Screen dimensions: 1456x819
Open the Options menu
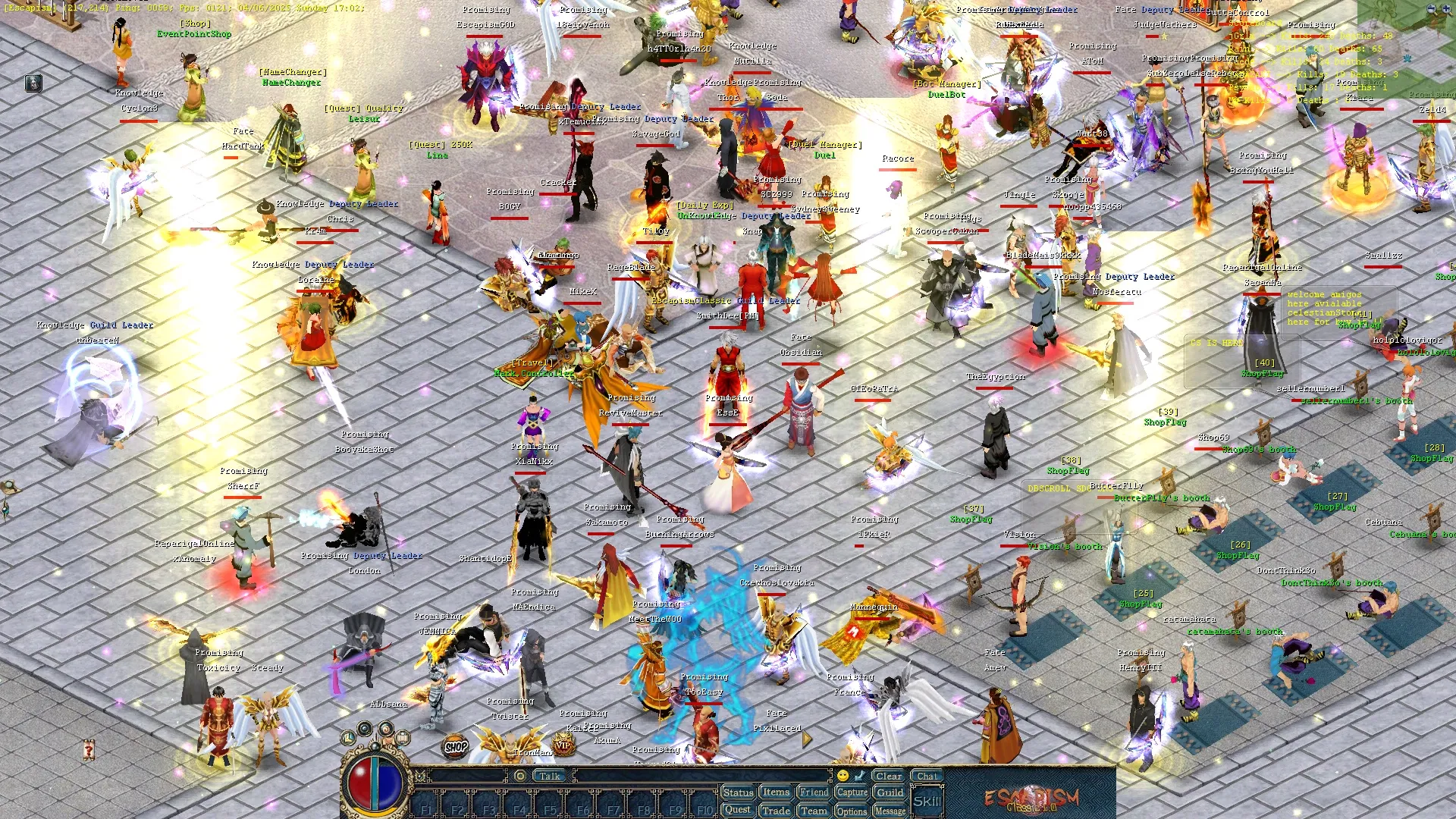point(852,811)
